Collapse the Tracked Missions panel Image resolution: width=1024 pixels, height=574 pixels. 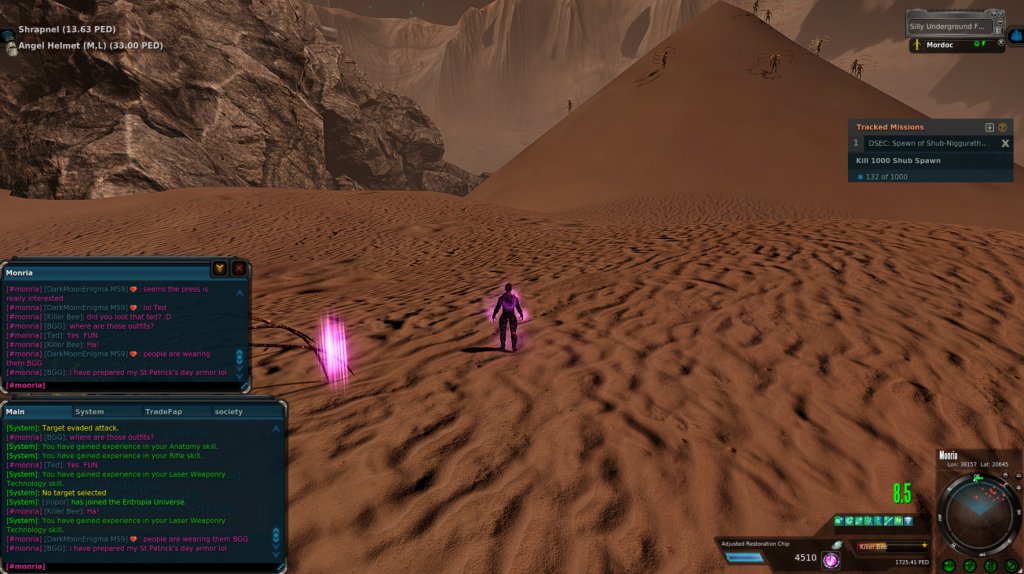click(990, 127)
